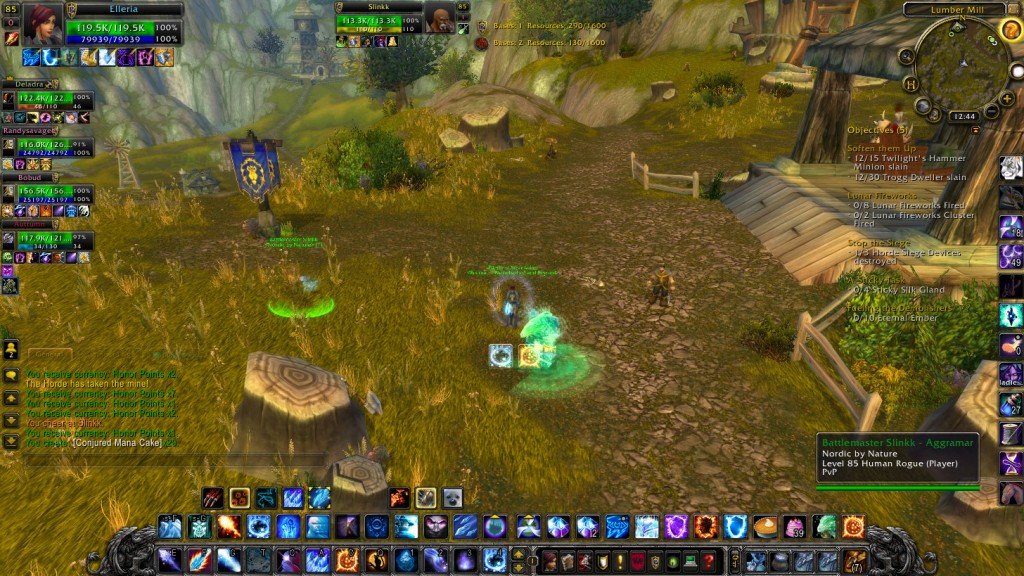Screen dimensions: 1024x576
Task: Click the H button beside the minimap
Action: [x=911, y=84]
